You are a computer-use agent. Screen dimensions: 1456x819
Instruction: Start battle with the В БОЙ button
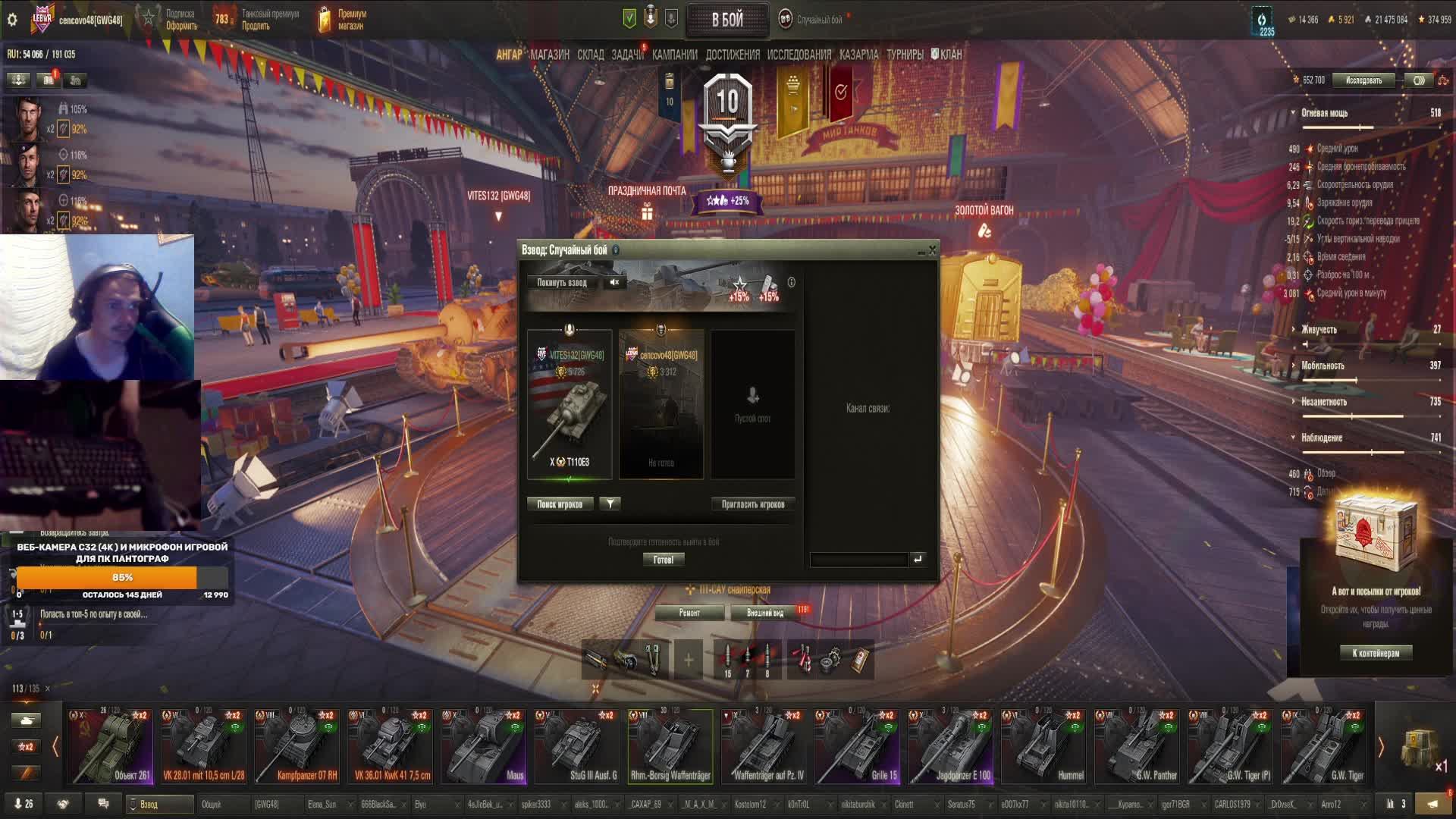pyautogui.click(x=726, y=20)
